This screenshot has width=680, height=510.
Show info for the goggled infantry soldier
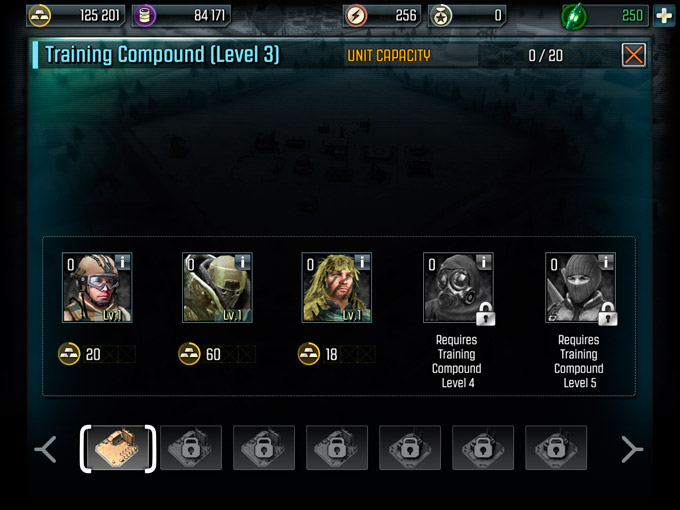click(123, 262)
